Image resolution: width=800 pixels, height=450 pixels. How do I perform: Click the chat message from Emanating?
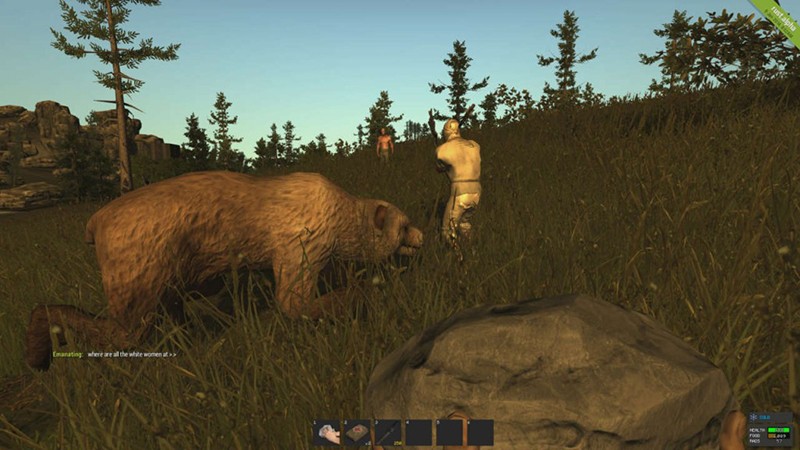pos(117,354)
